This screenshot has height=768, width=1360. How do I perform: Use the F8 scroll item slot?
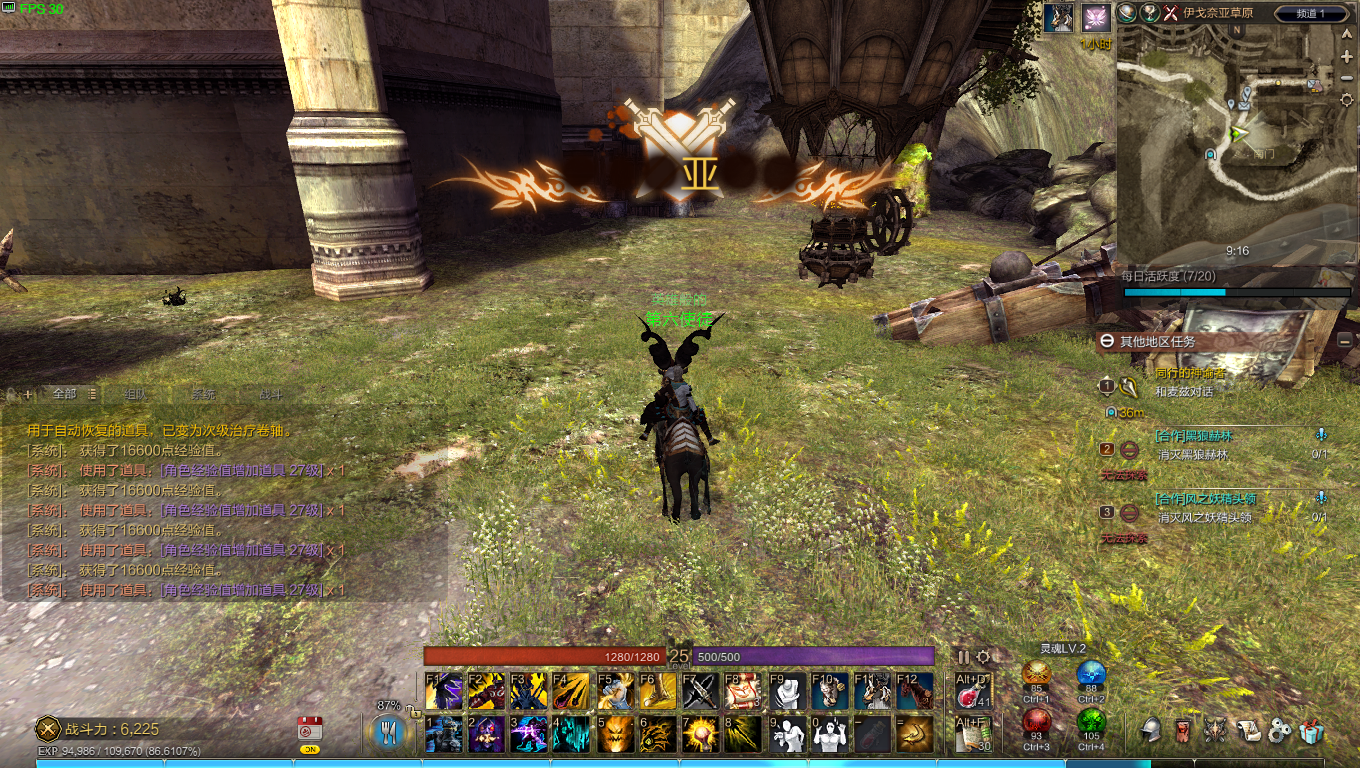744,690
